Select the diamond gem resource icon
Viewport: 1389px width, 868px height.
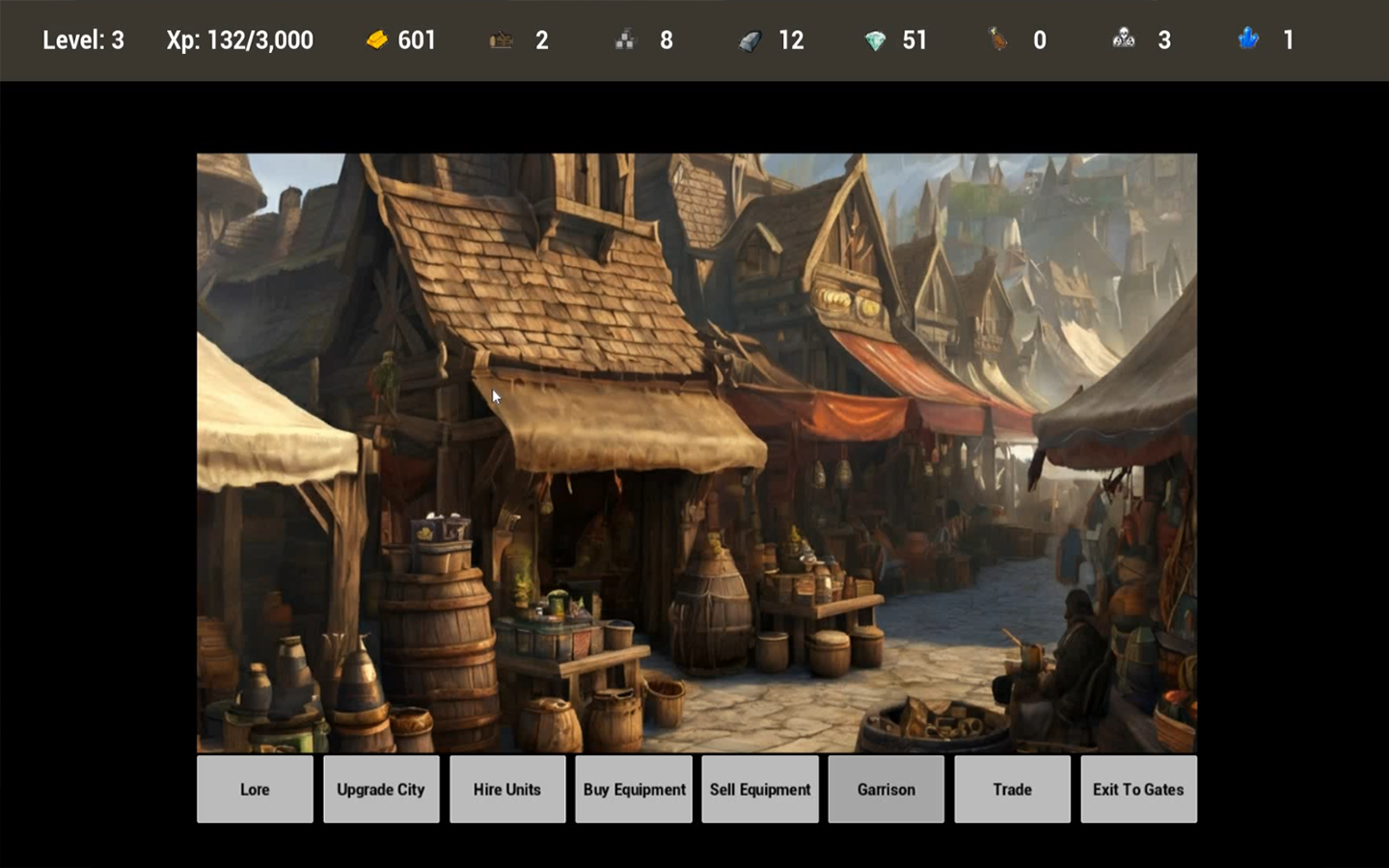click(x=877, y=41)
